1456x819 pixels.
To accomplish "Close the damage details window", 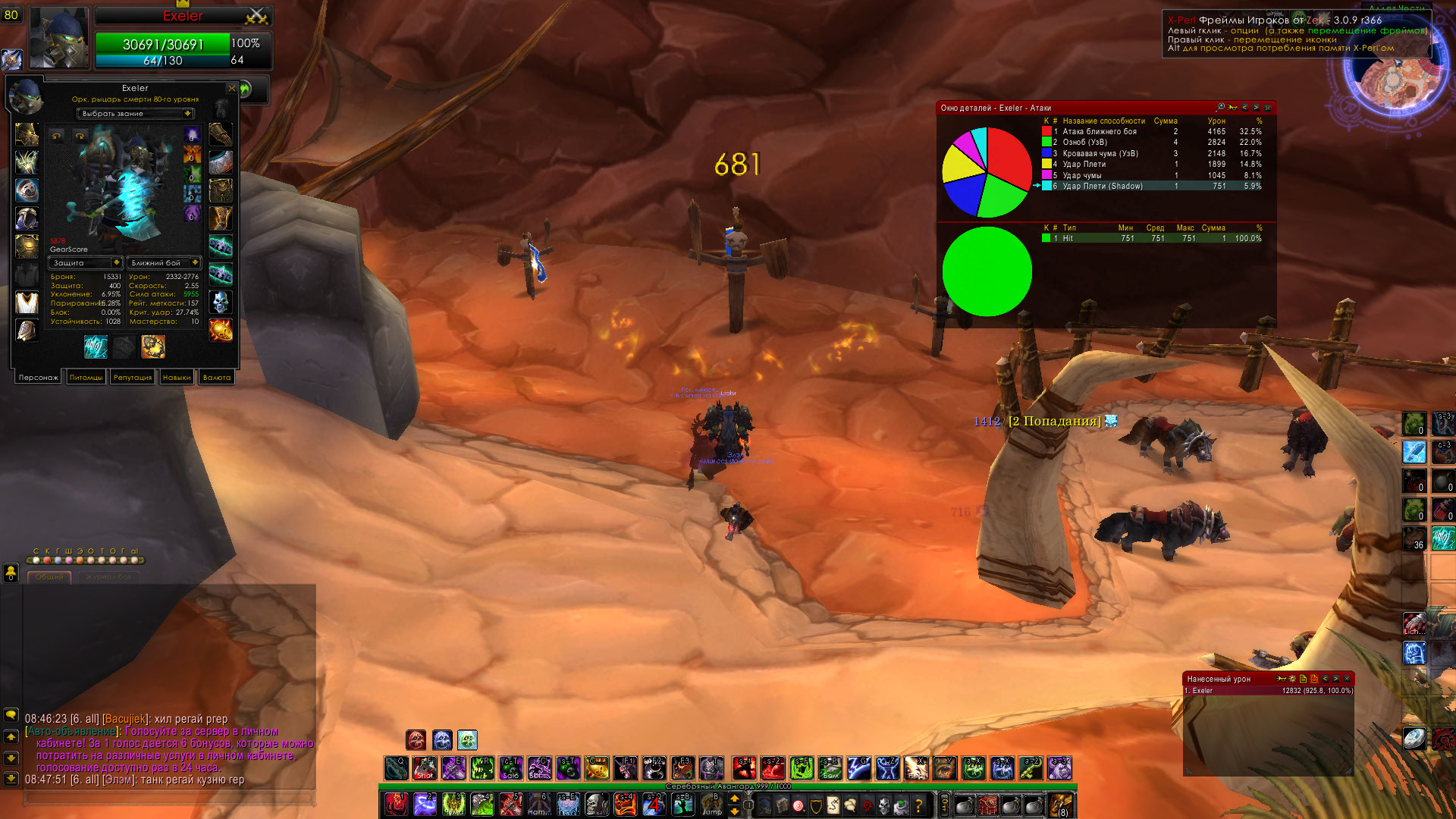I will pyautogui.click(x=1267, y=108).
